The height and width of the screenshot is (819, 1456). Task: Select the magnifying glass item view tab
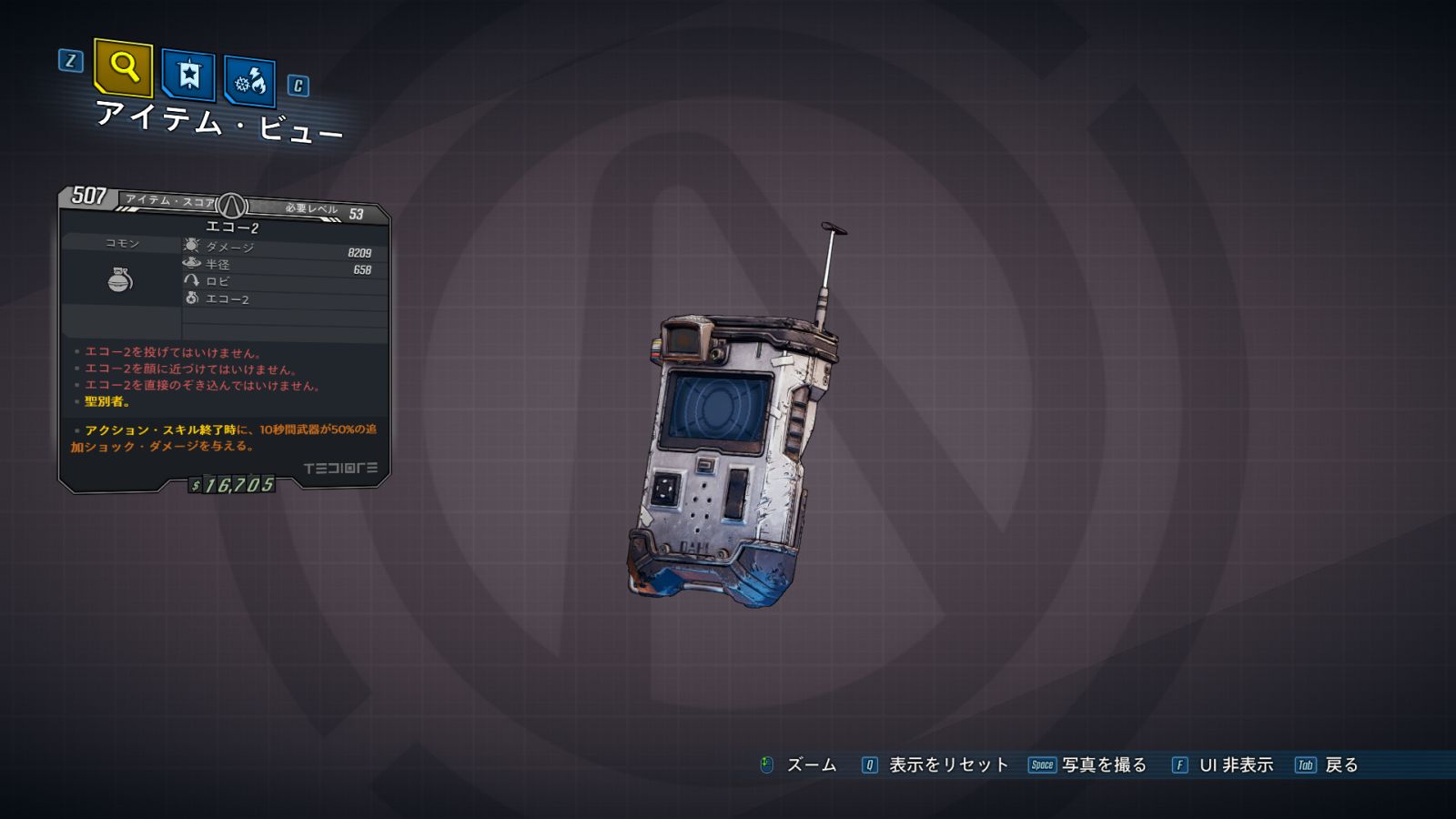tap(123, 67)
